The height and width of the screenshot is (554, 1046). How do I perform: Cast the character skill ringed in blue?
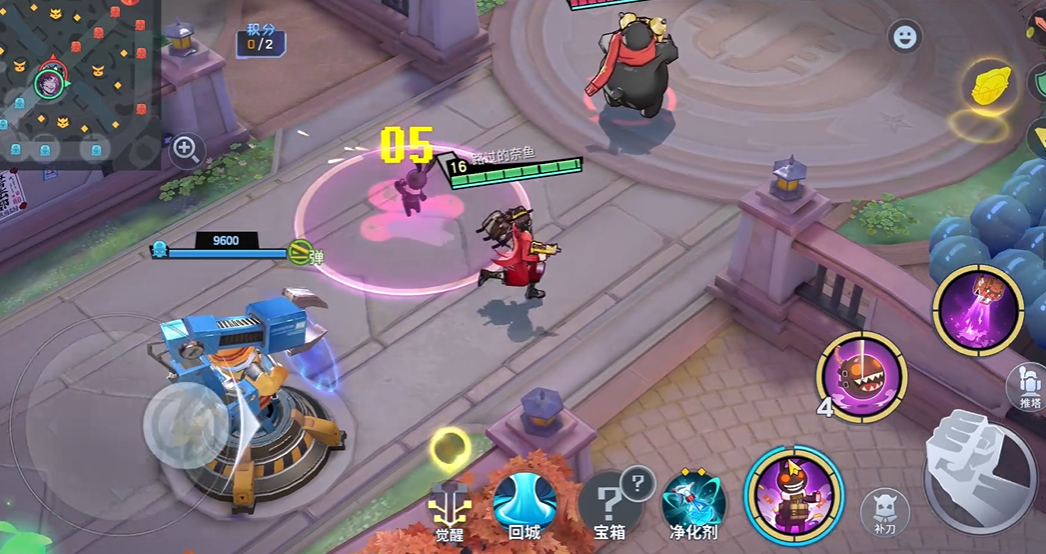[794, 494]
